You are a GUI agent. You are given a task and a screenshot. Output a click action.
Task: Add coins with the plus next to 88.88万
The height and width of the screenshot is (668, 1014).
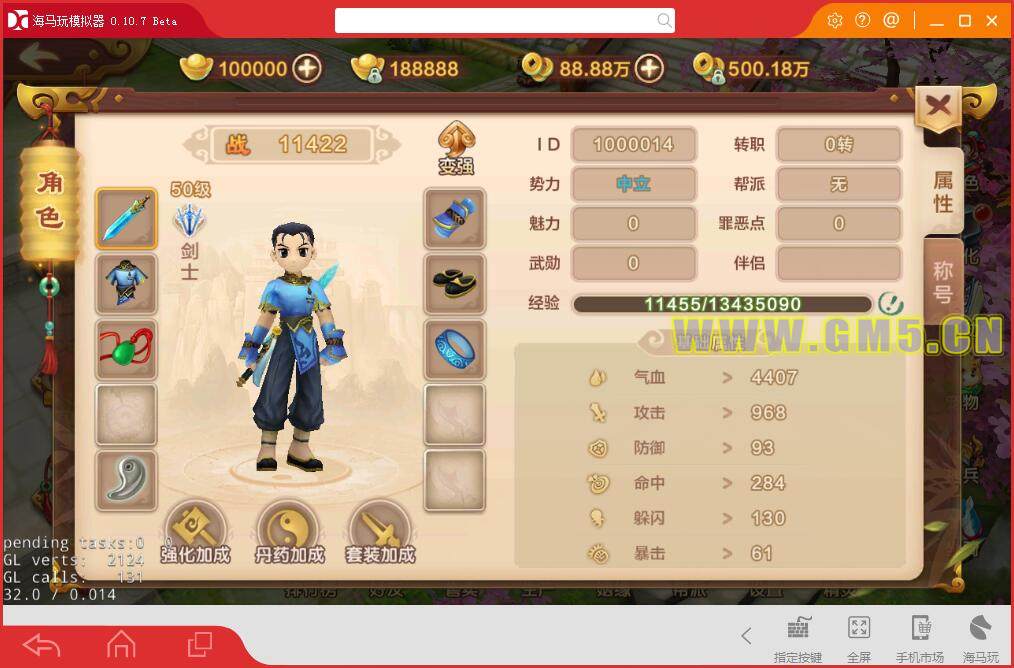tap(650, 68)
